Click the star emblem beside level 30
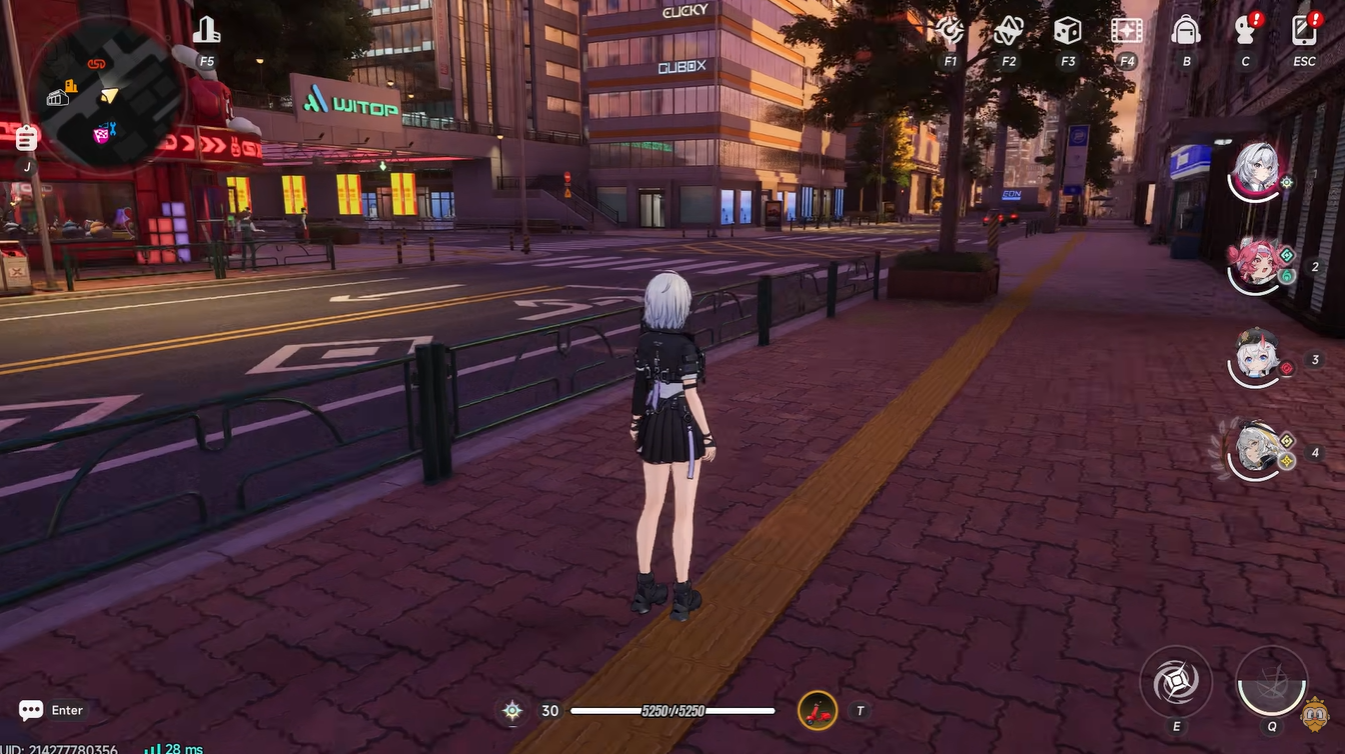Screen dimensions: 1345x754 pos(512,711)
